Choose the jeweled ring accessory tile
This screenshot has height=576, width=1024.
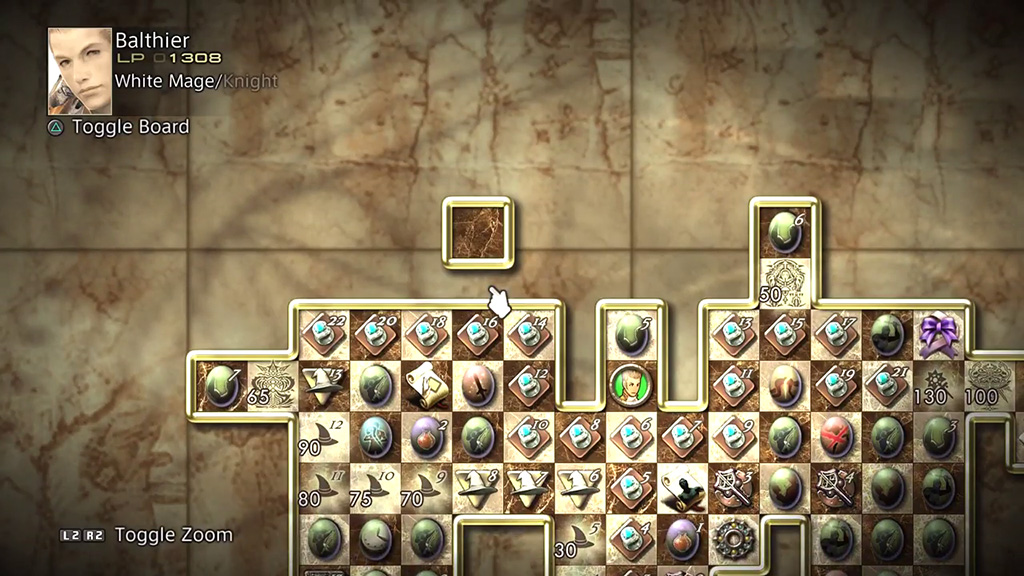click(733, 539)
